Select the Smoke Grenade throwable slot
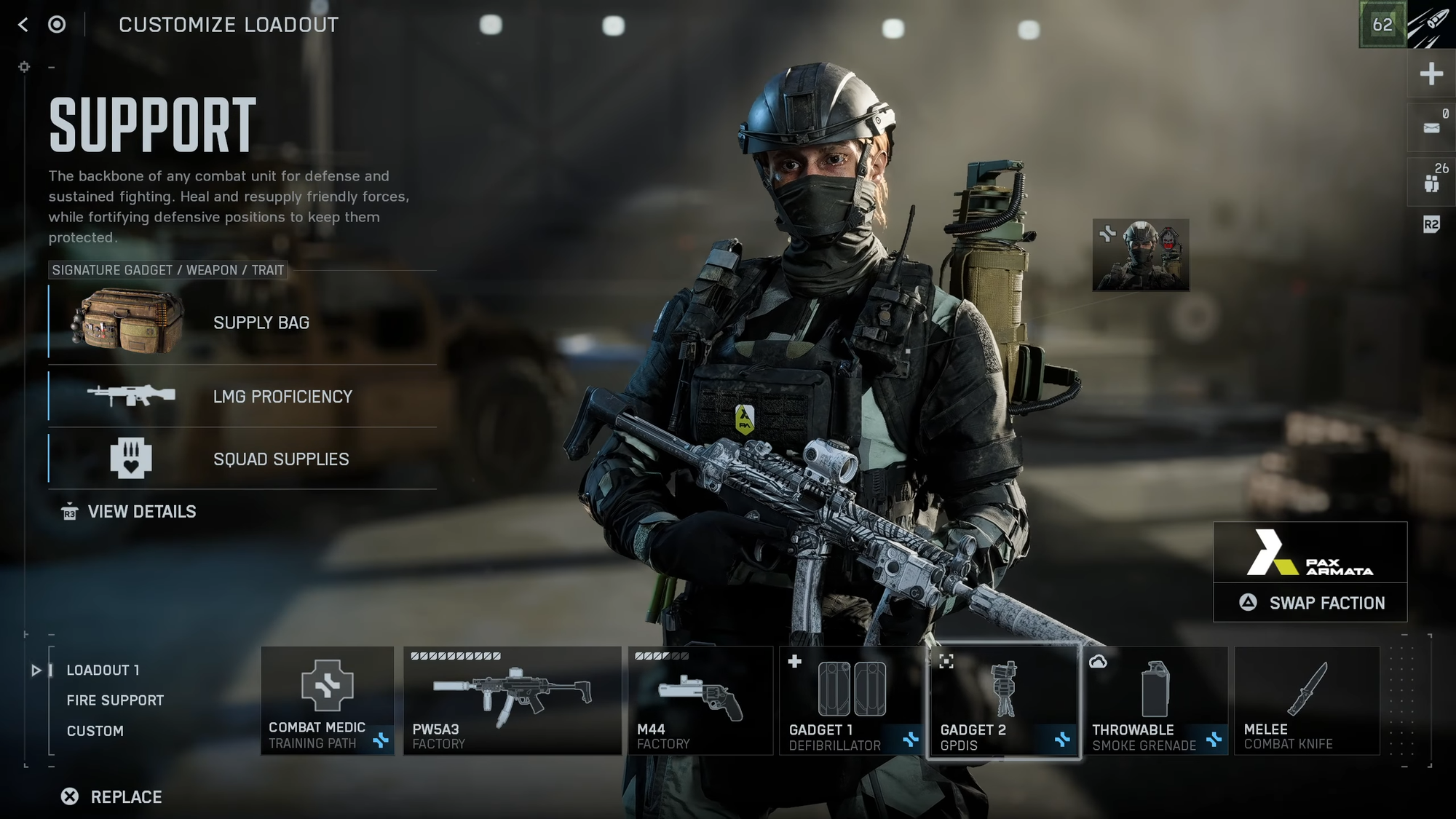Screen dimensions: 1456x819 (x=1155, y=700)
